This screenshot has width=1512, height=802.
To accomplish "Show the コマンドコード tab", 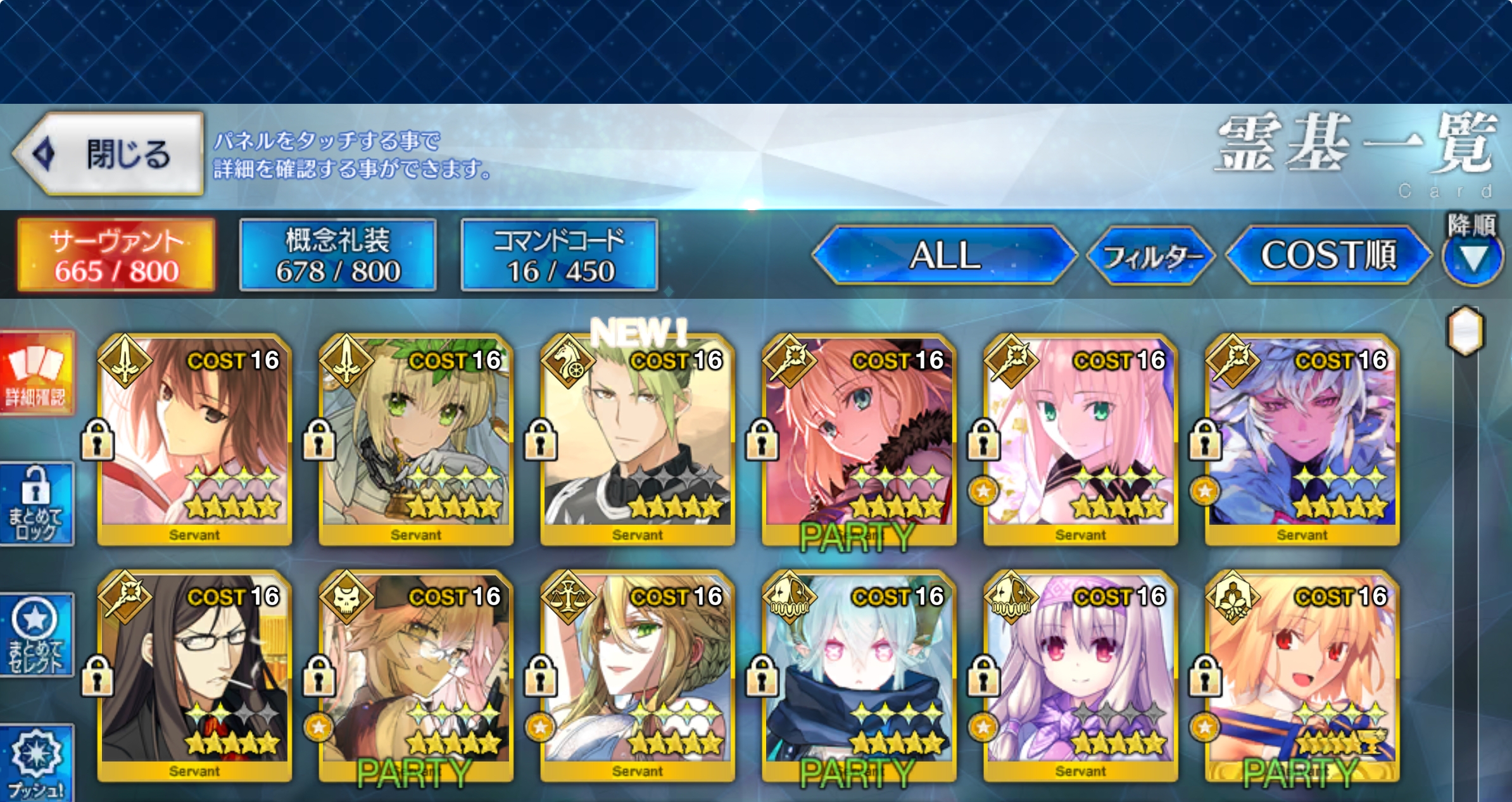I will (560, 255).
